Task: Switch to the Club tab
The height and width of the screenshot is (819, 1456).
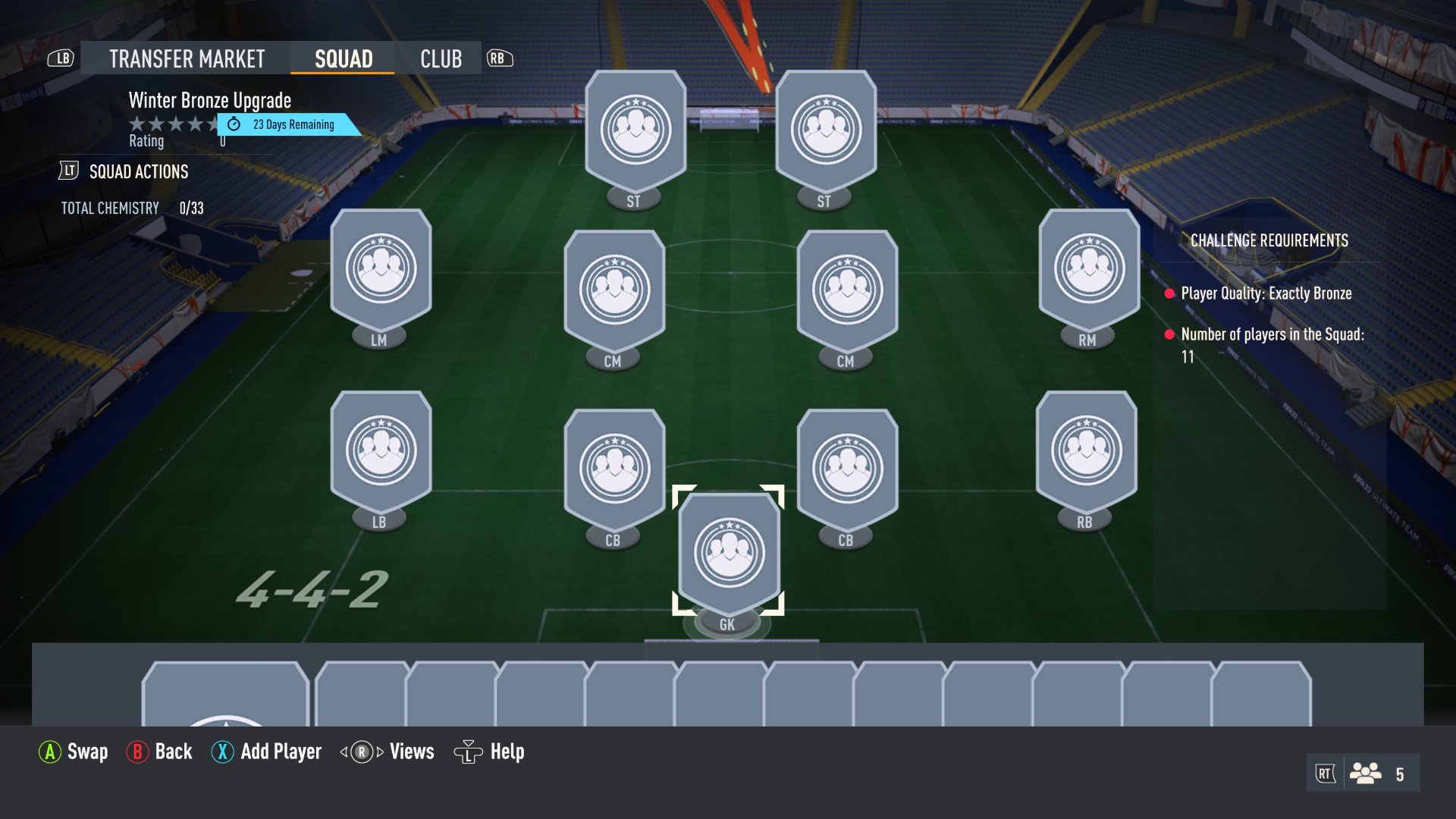Action: (x=442, y=58)
